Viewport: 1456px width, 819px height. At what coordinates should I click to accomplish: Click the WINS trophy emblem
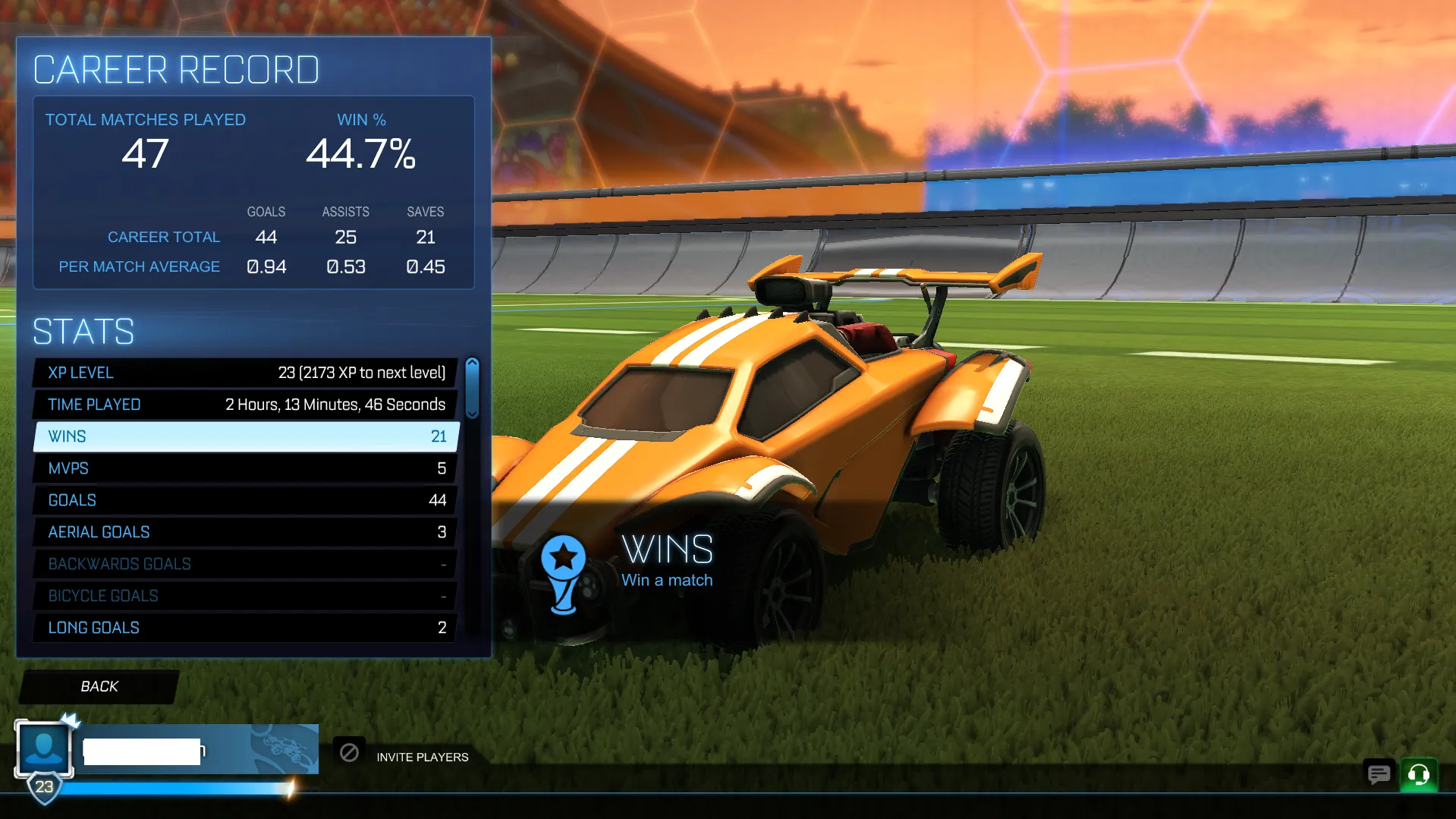pyautogui.click(x=563, y=575)
